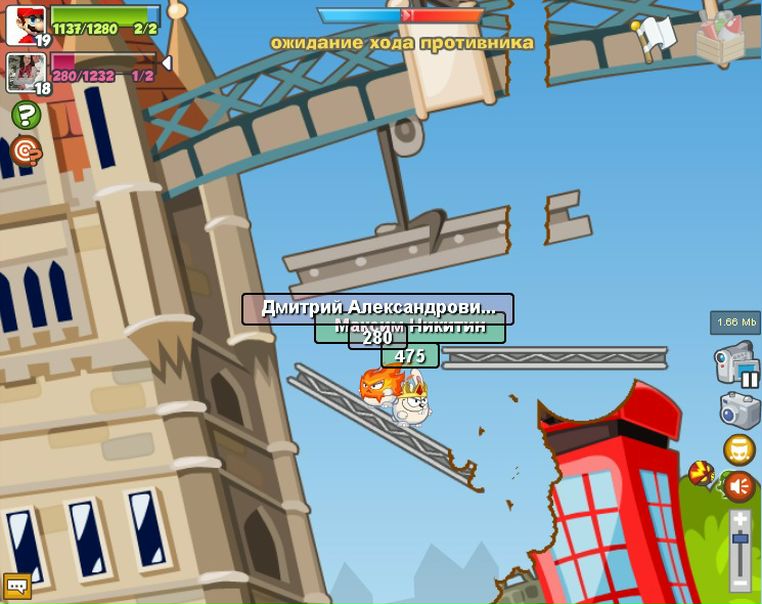Click the white flag surrender button

(x=656, y=37)
